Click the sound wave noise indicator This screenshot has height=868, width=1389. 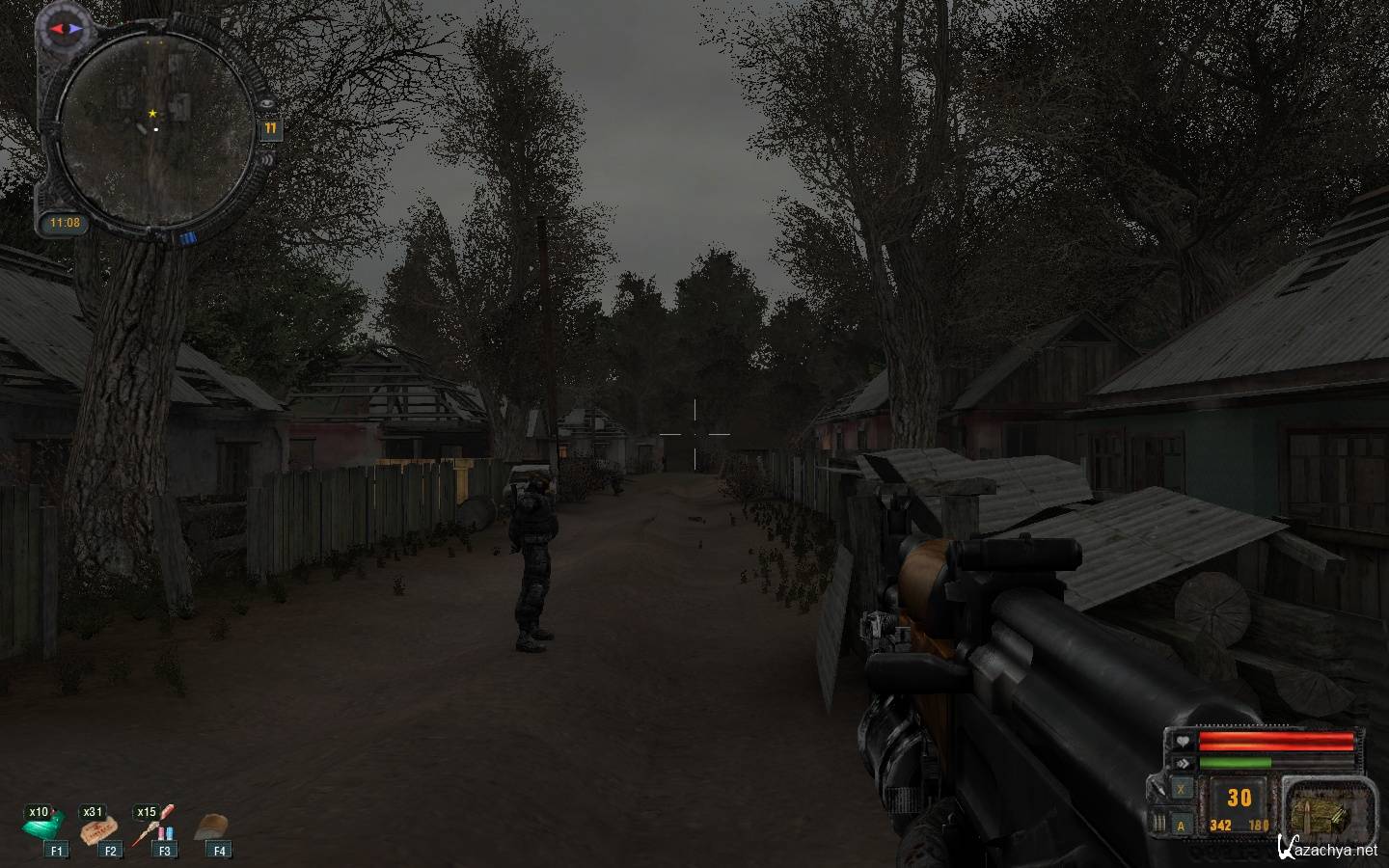point(267,159)
